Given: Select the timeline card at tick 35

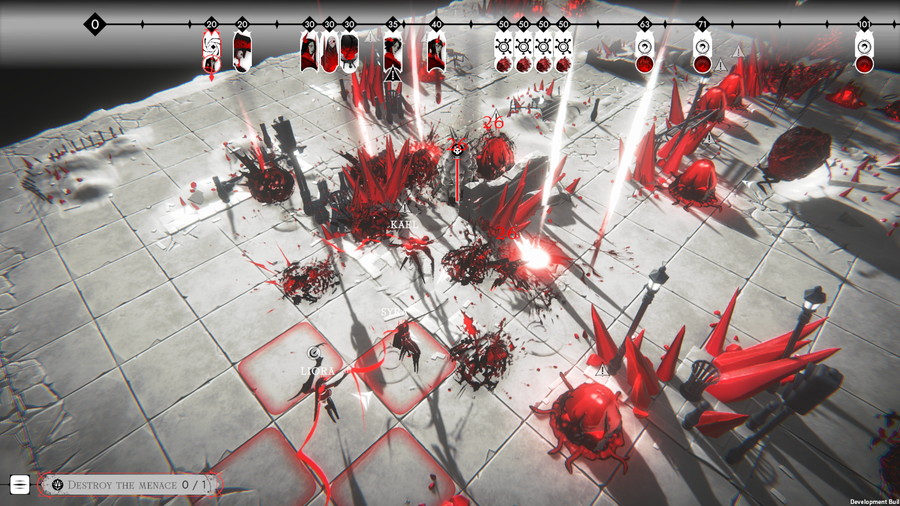Looking at the screenshot, I should (x=393, y=52).
